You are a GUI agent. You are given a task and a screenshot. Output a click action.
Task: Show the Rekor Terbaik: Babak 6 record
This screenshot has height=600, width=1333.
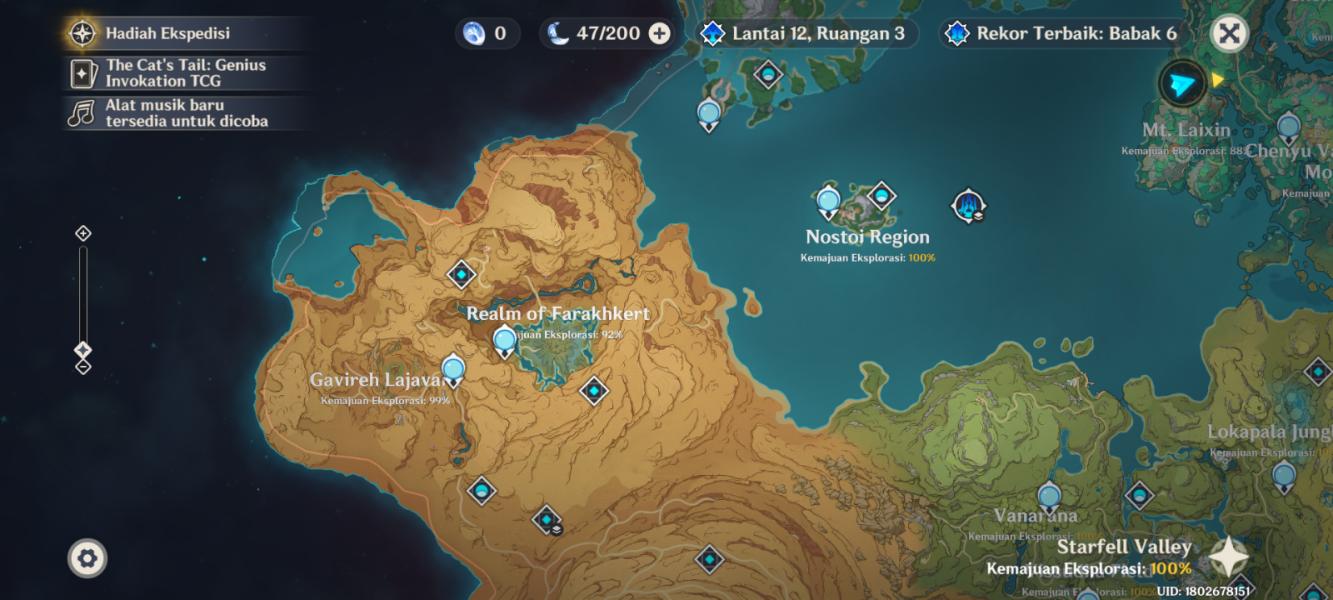click(x=1063, y=33)
